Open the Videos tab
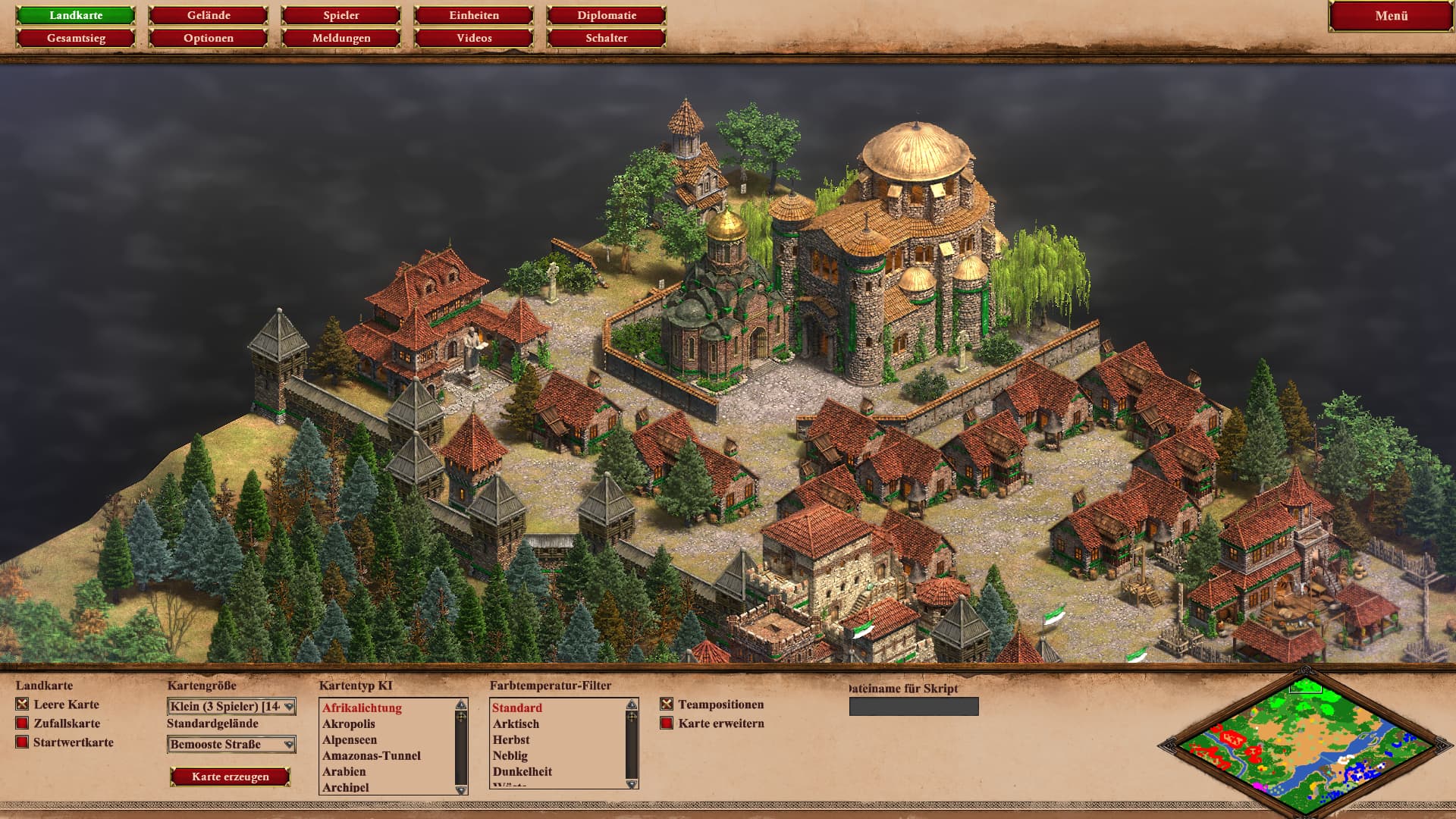This screenshot has width=1456, height=819. click(474, 38)
